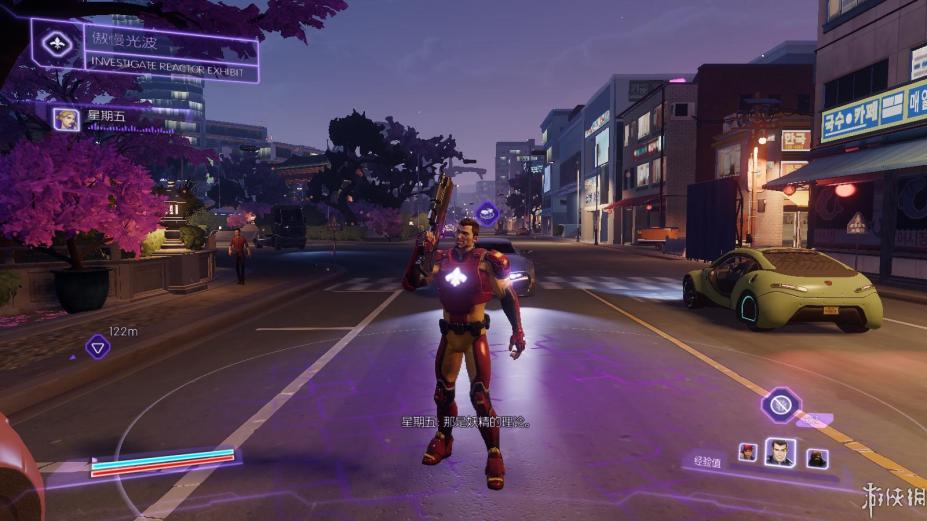The image size is (927, 521).
Task: Activate the crossed-out special ability icon
Action: pos(779,405)
